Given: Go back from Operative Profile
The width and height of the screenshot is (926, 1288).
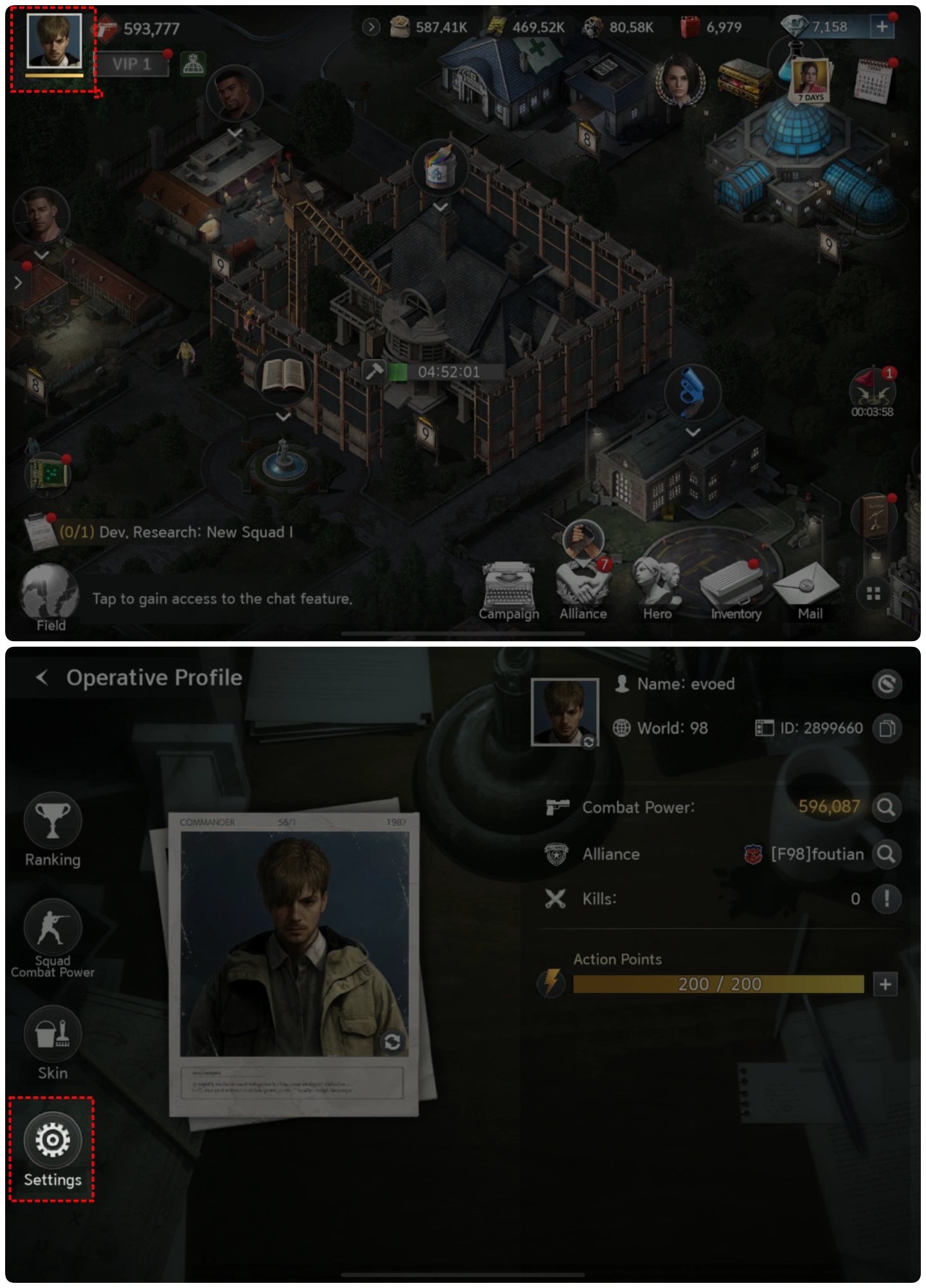Looking at the screenshot, I should pyautogui.click(x=42, y=678).
